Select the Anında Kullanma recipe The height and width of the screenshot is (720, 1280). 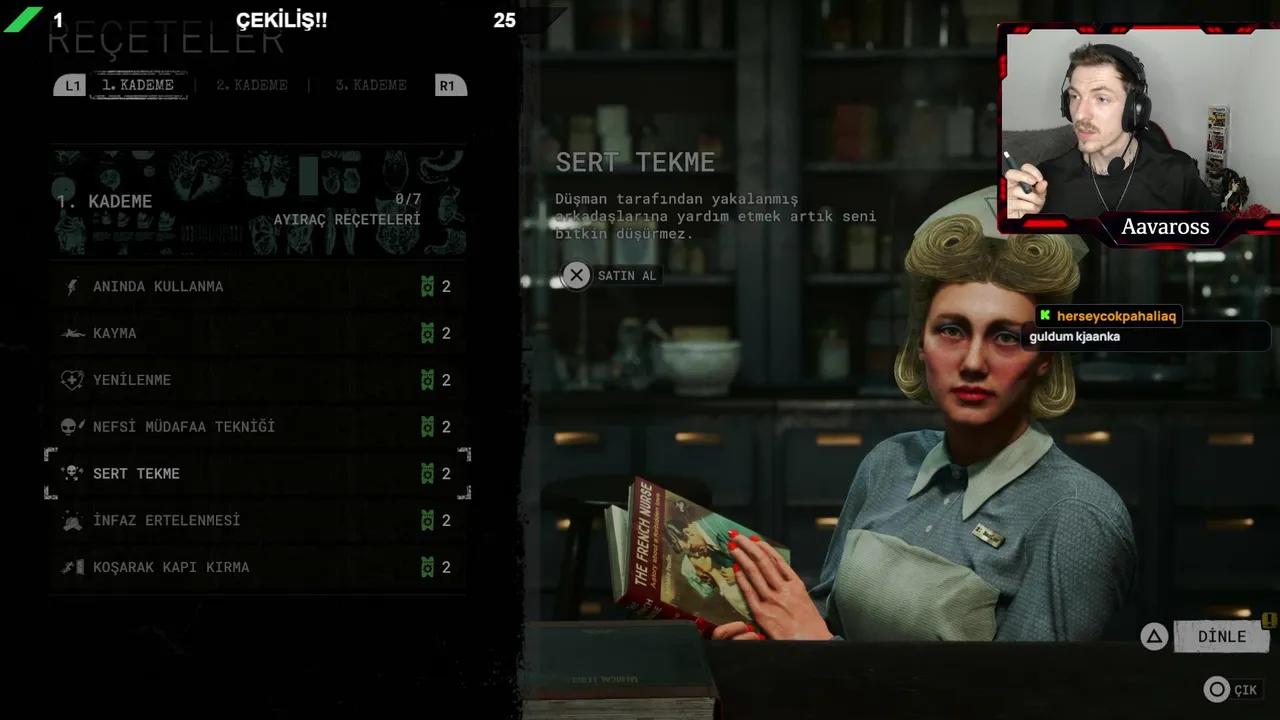coord(158,287)
